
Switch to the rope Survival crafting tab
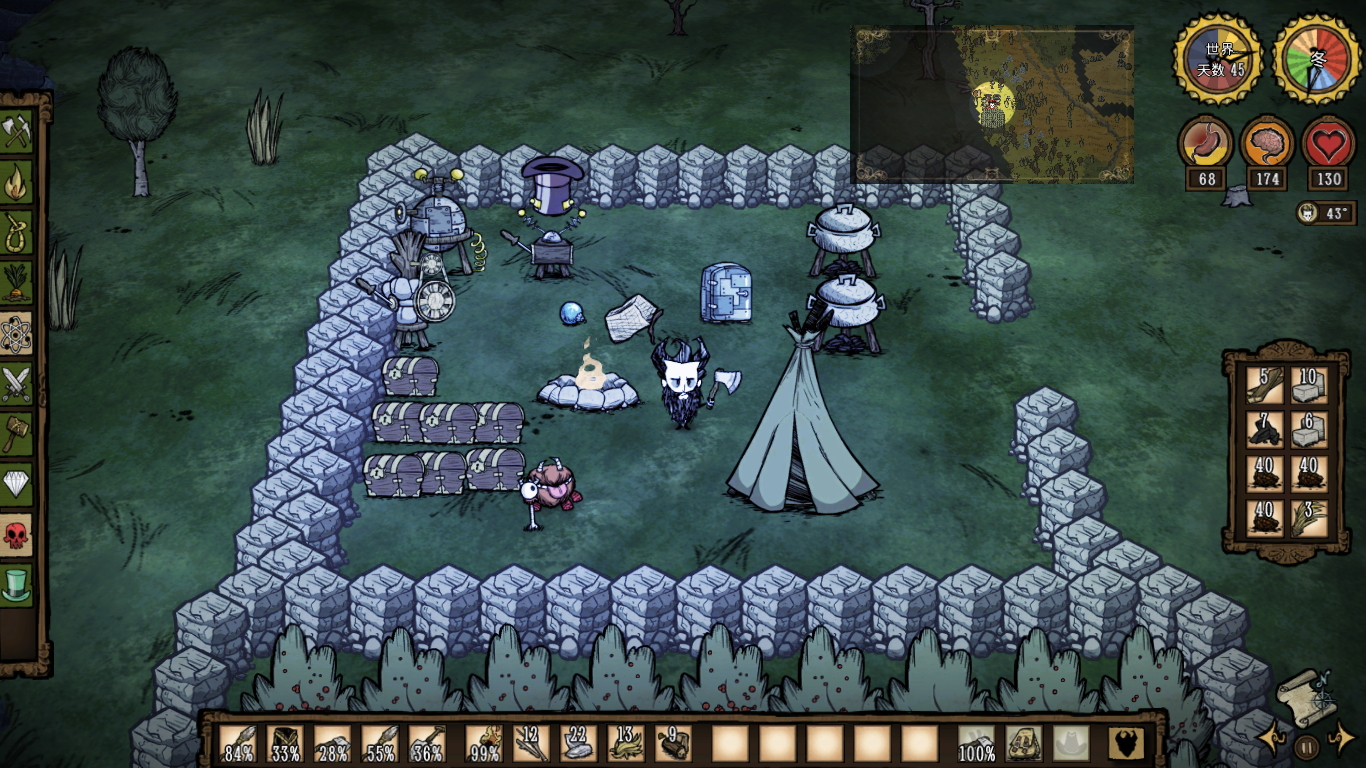pyautogui.click(x=17, y=233)
